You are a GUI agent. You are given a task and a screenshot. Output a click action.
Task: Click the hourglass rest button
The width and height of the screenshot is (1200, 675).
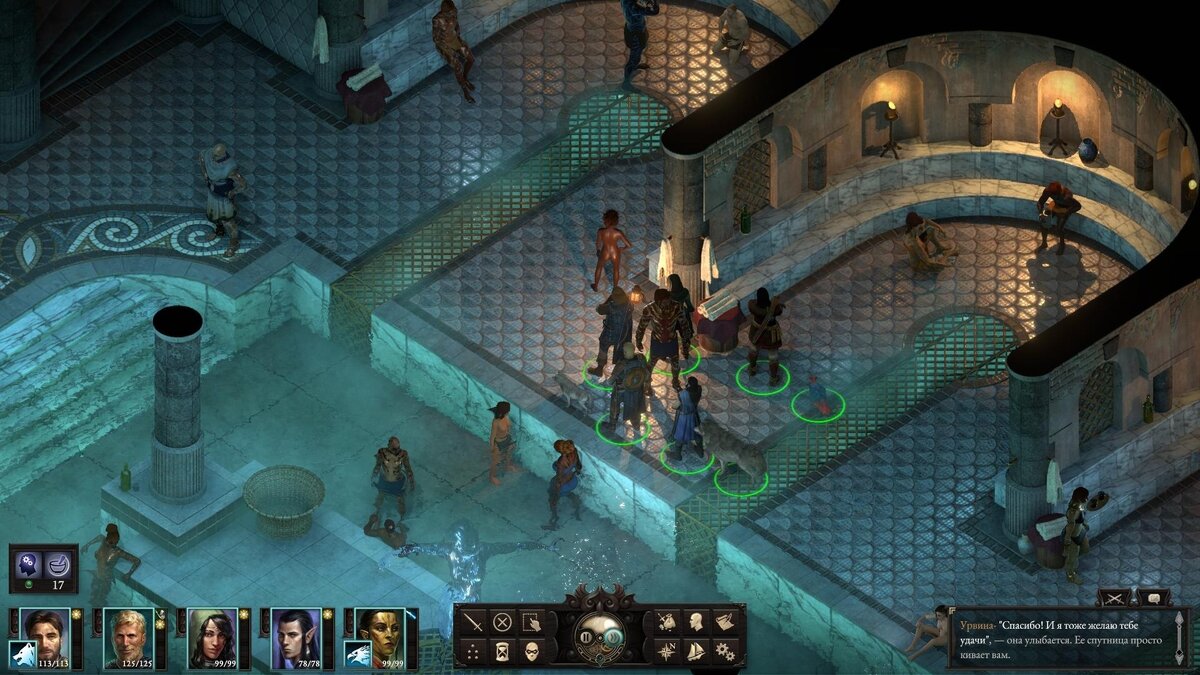pos(503,651)
